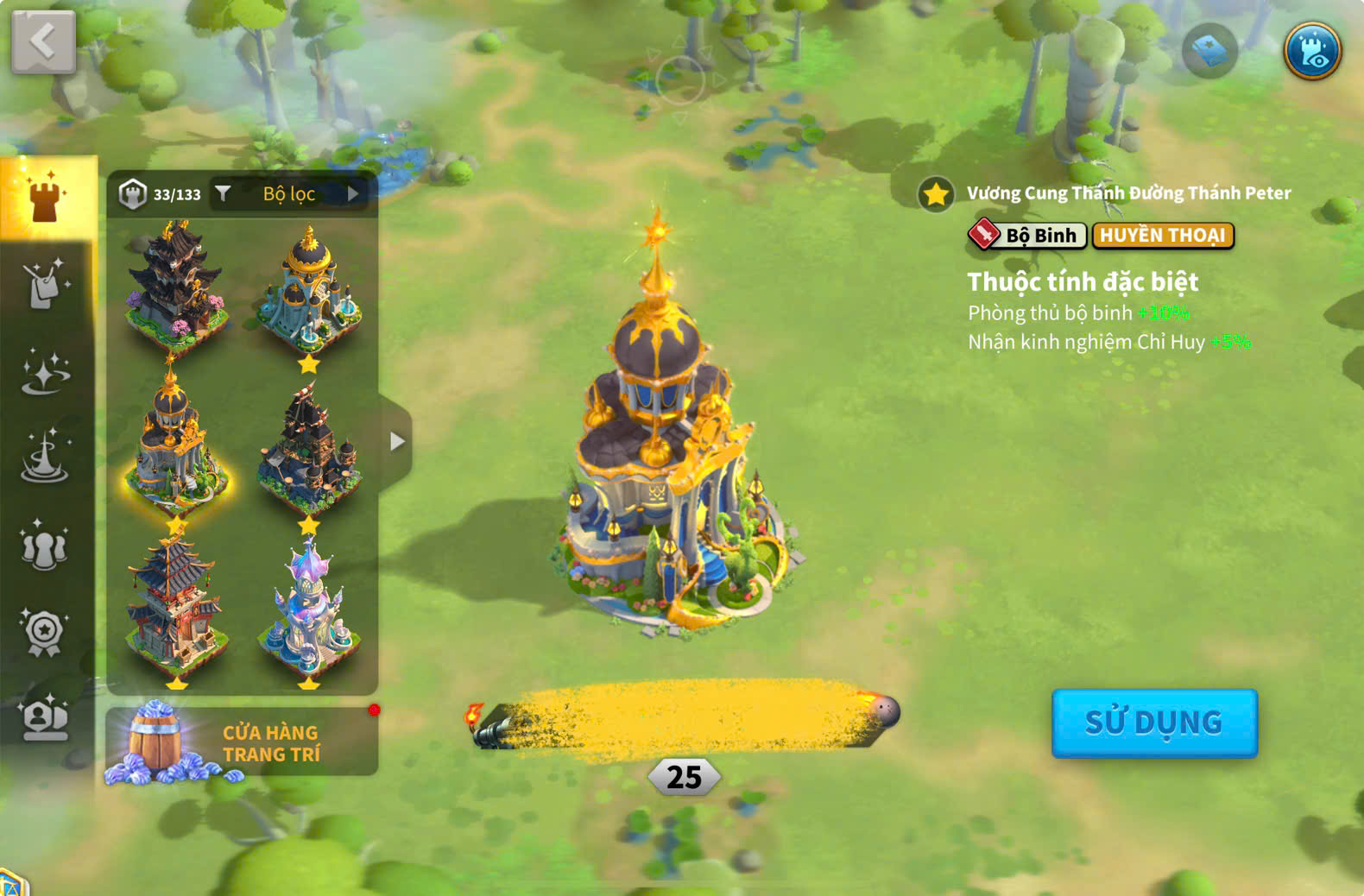Select the star medal badge tab

45,632
